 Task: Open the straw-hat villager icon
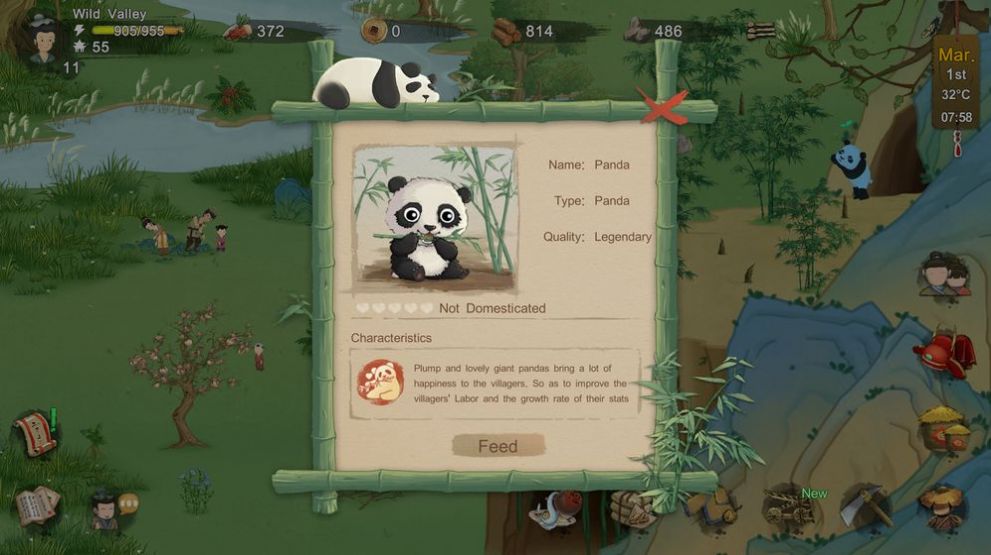[x=942, y=507]
